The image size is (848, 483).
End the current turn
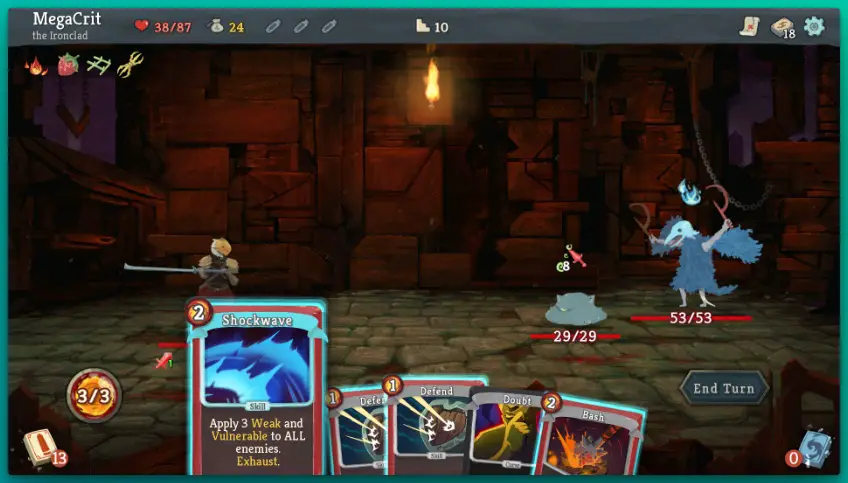[724, 388]
